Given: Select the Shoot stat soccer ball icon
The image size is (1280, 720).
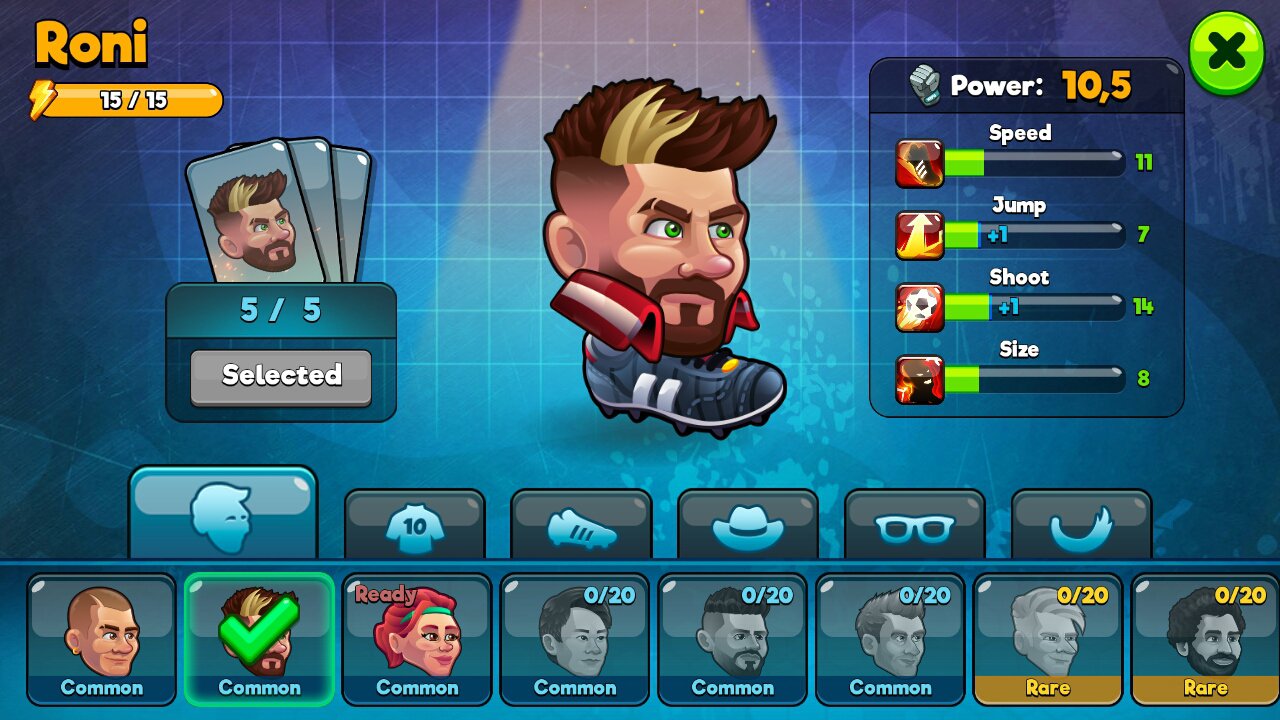Looking at the screenshot, I should 919,307.
